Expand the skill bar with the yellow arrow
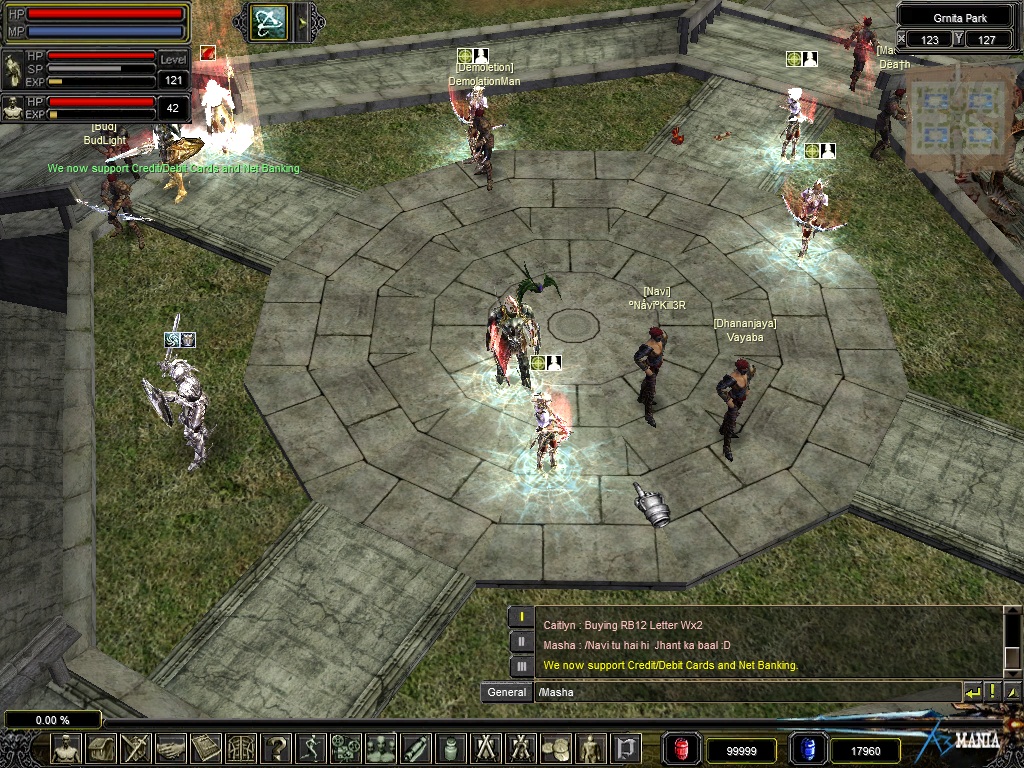The width and height of the screenshot is (1024, 768). (x=302, y=21)
